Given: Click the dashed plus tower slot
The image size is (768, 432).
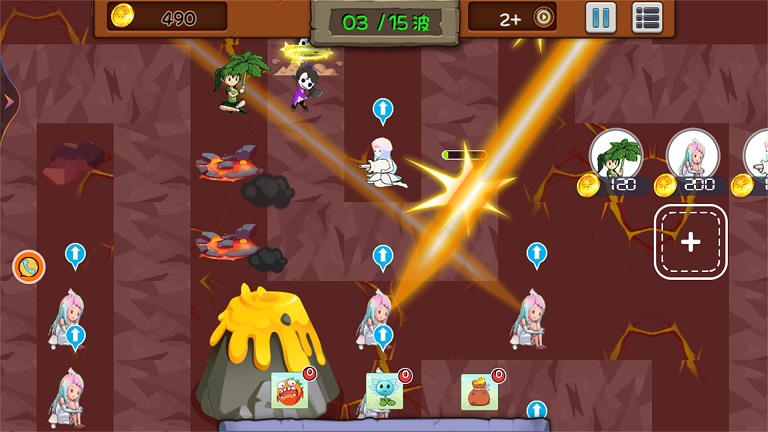Looking at the screenshot, I should click(690, 242).
